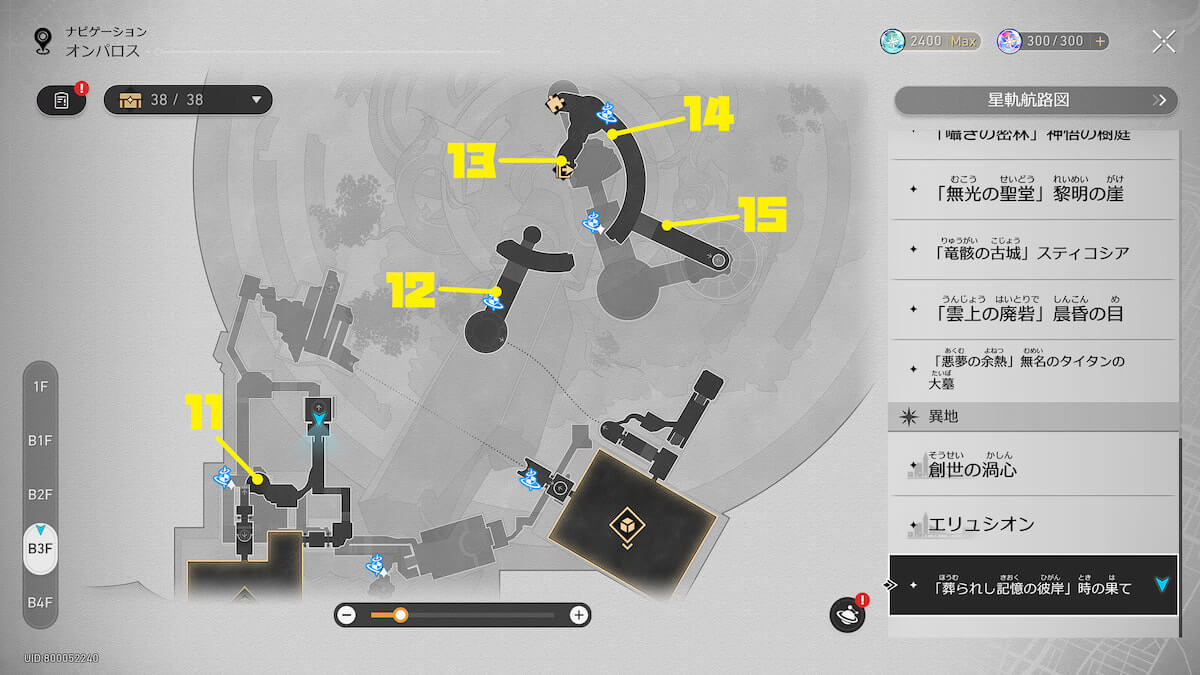Switch to floor B1F
This screenshot has height=675, width=1200.
coord(40,440)
